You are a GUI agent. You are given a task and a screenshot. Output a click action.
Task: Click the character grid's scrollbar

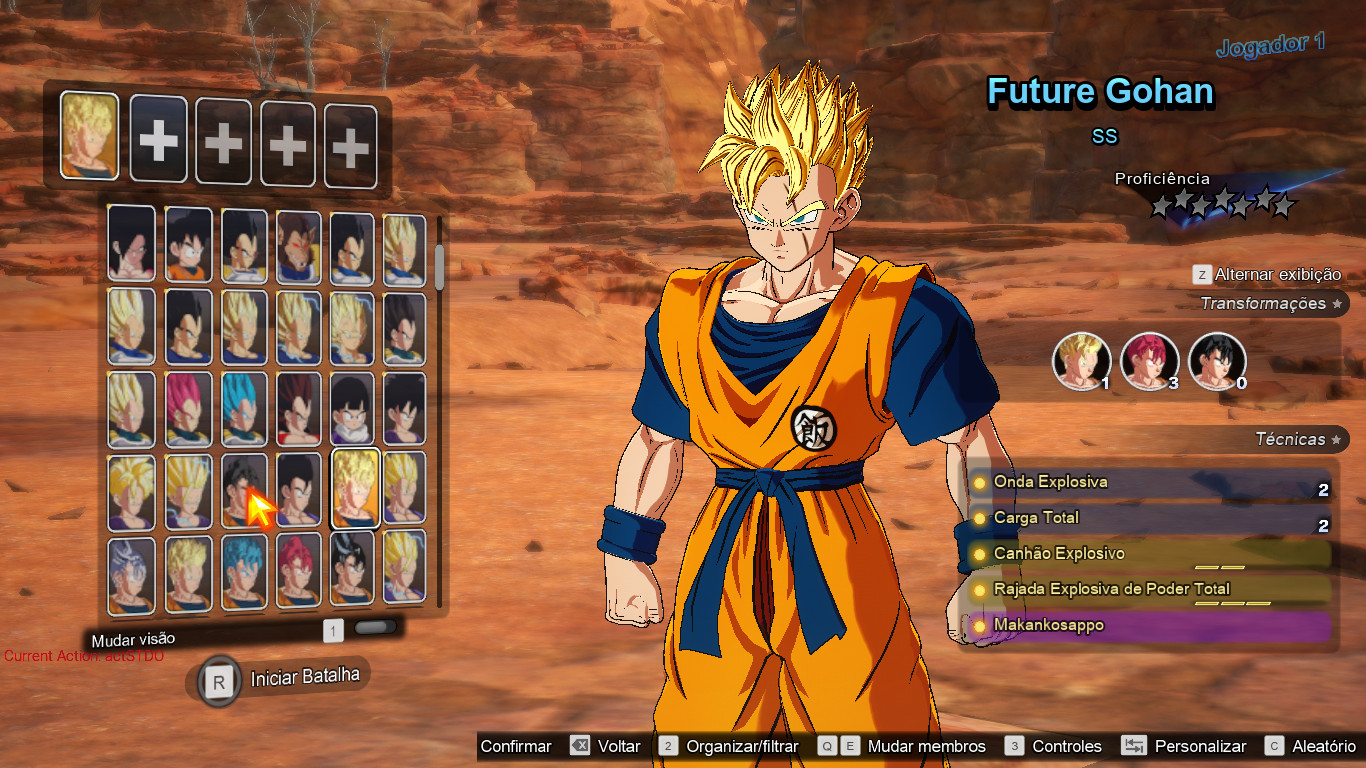click(x=439, y=265)
